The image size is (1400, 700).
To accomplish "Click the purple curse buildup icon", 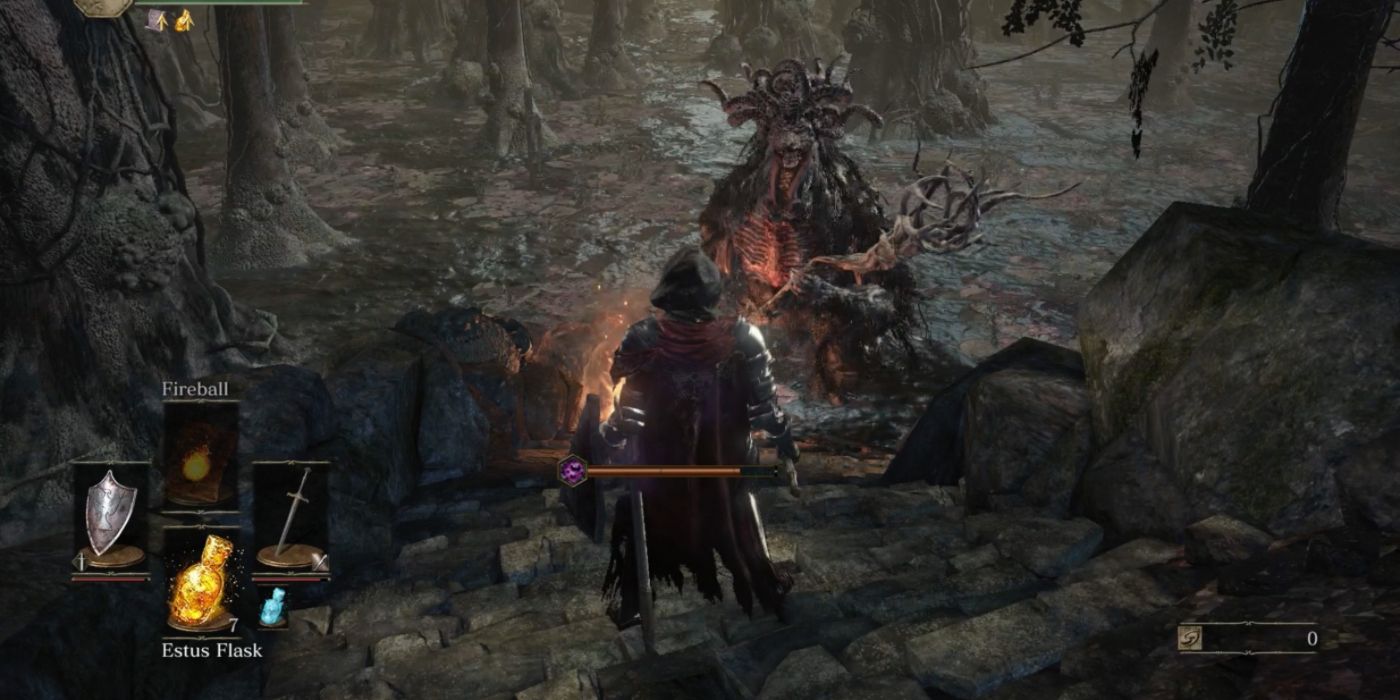I will pyautogui.click(x=572, y=471).
